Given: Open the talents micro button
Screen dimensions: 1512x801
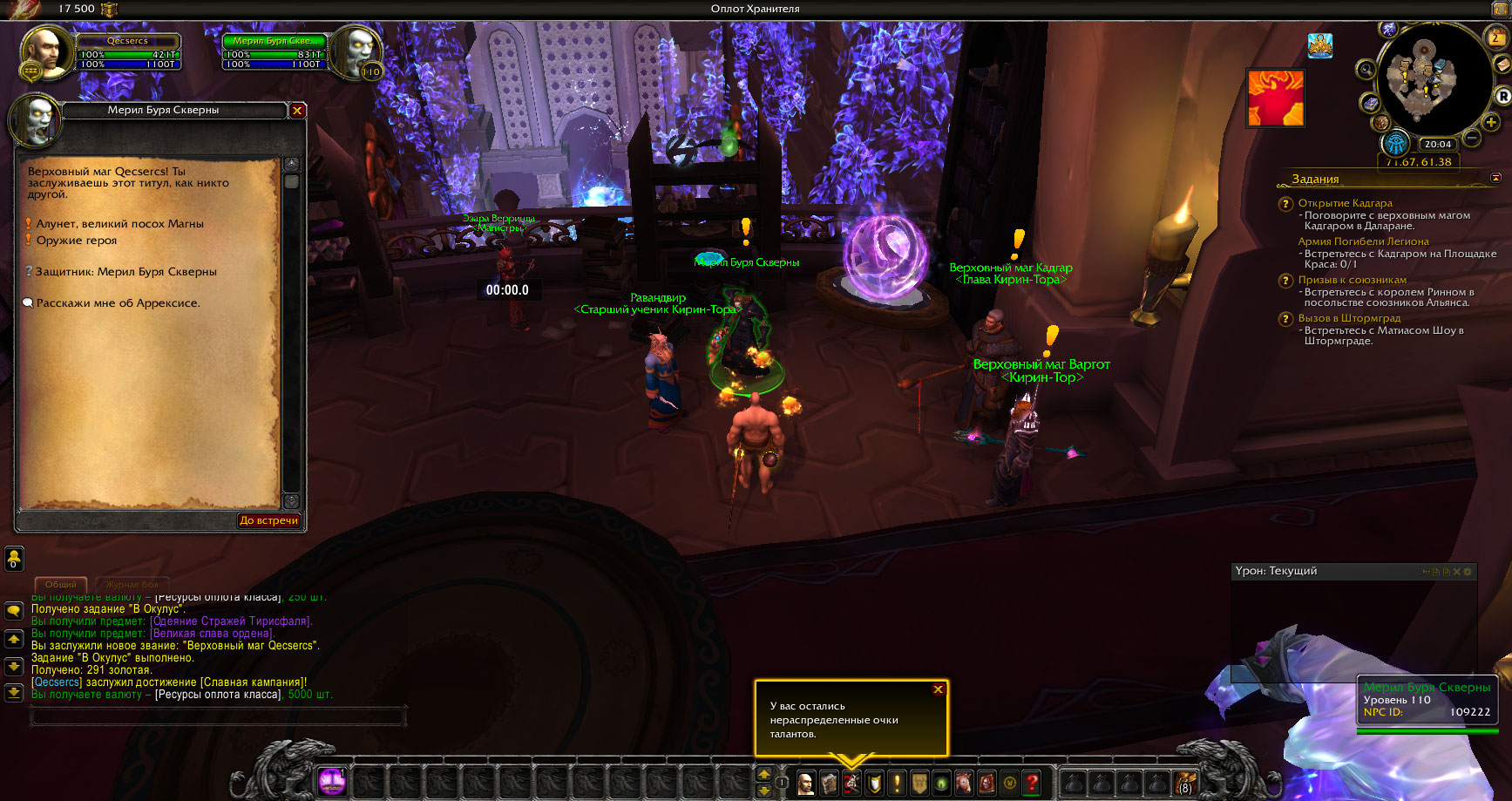Looking at the screenshot, I should click(x=851, y=783).
